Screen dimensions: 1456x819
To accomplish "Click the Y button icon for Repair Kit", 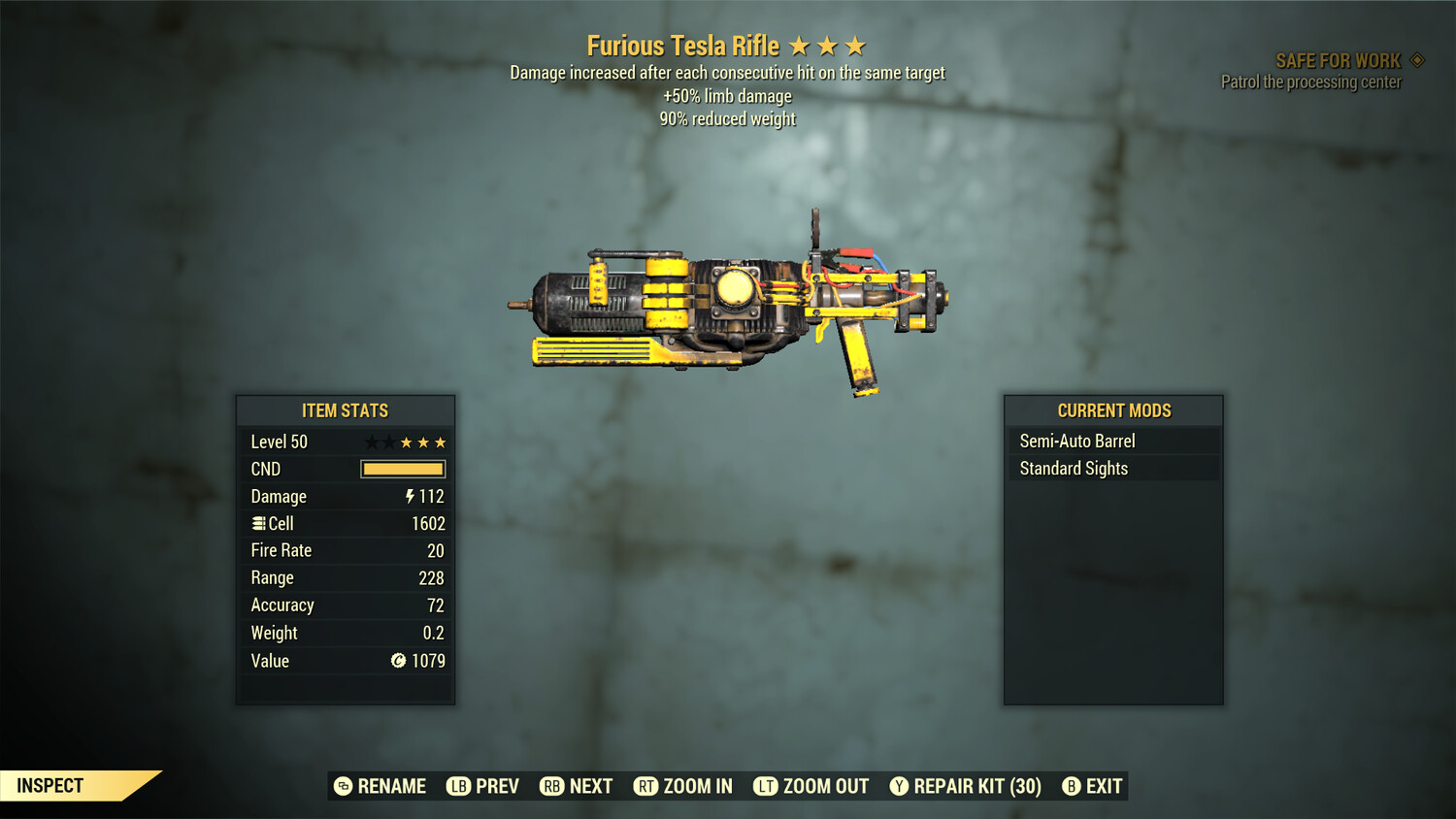I will point(899,786).
